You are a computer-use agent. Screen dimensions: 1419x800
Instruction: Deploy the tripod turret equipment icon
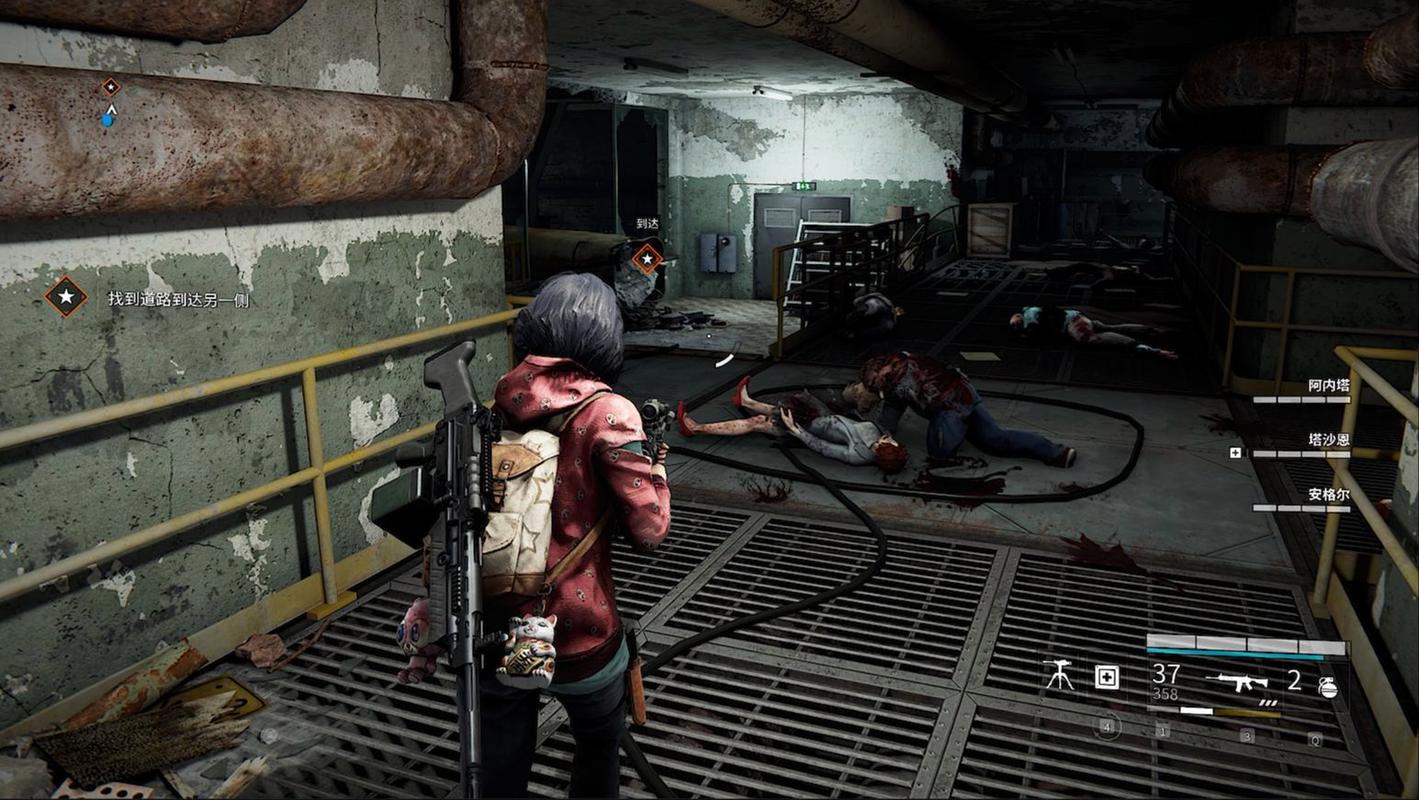tap(1057, 676)
